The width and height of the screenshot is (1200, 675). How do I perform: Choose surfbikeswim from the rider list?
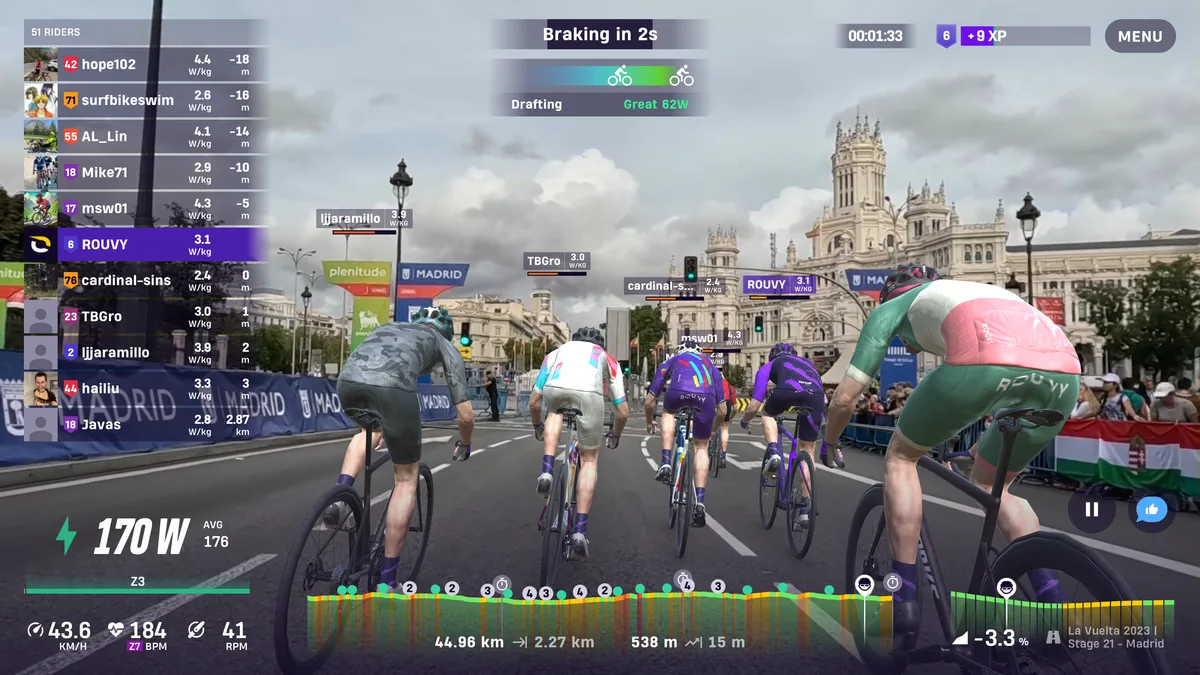145,101
